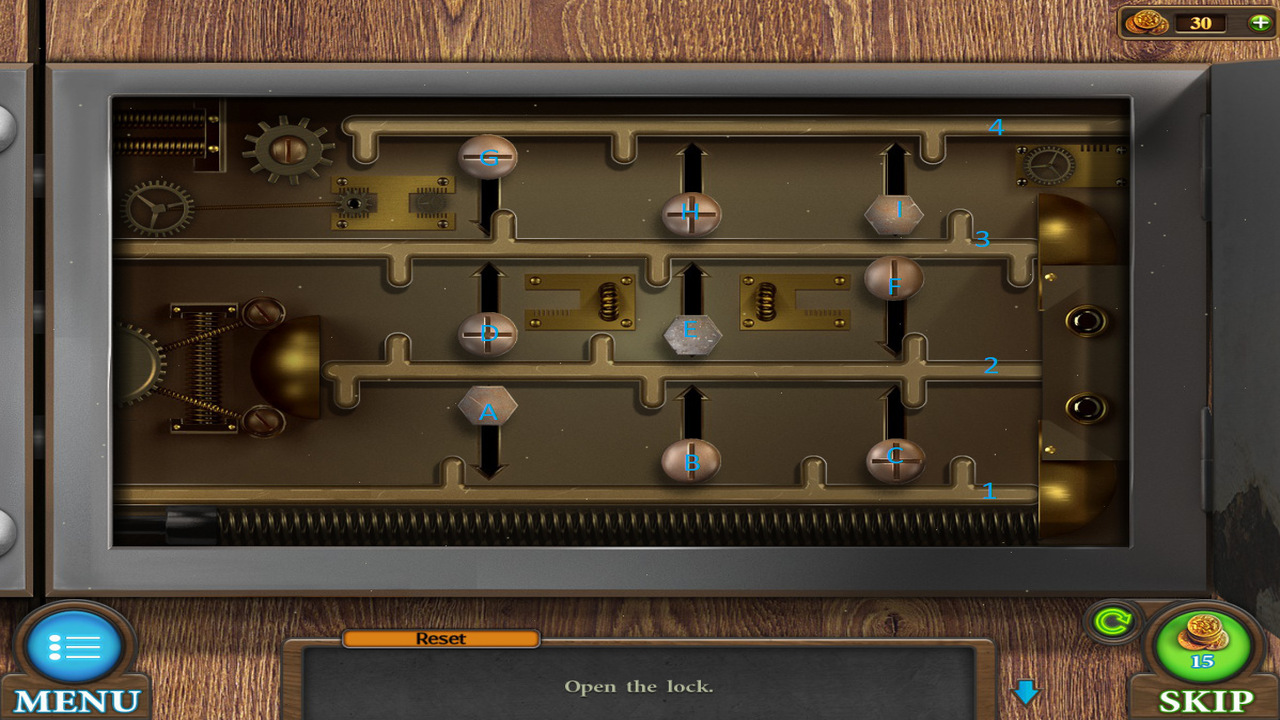Select the round screw labeled G
Image resolution: width=1280 pixels, height=720 pixels.
point(488,157)
